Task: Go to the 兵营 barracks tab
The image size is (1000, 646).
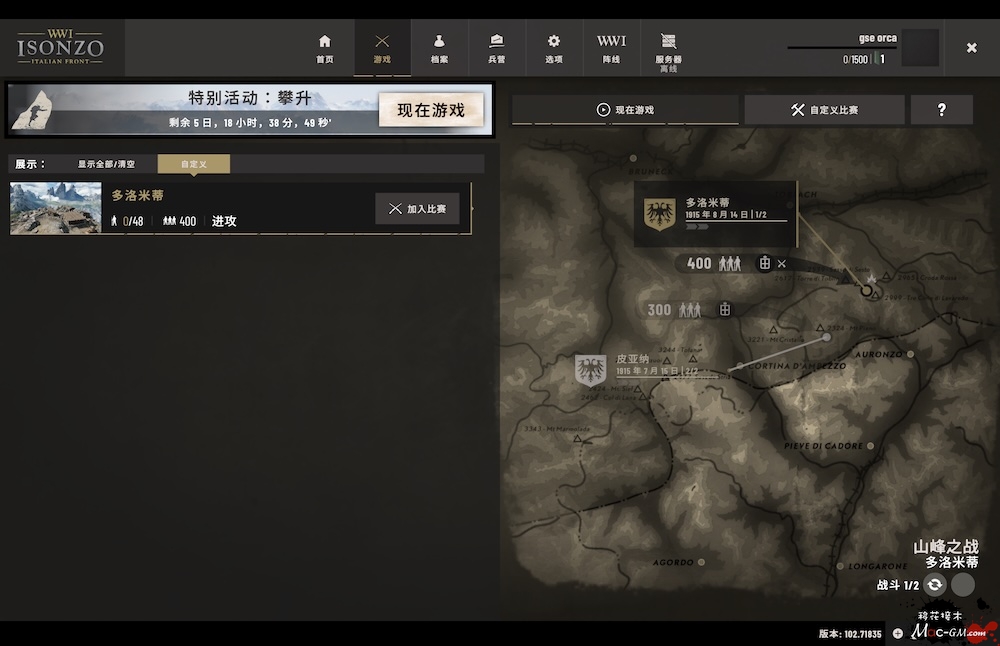Action: pyautogui.click(x=497, y=48)
